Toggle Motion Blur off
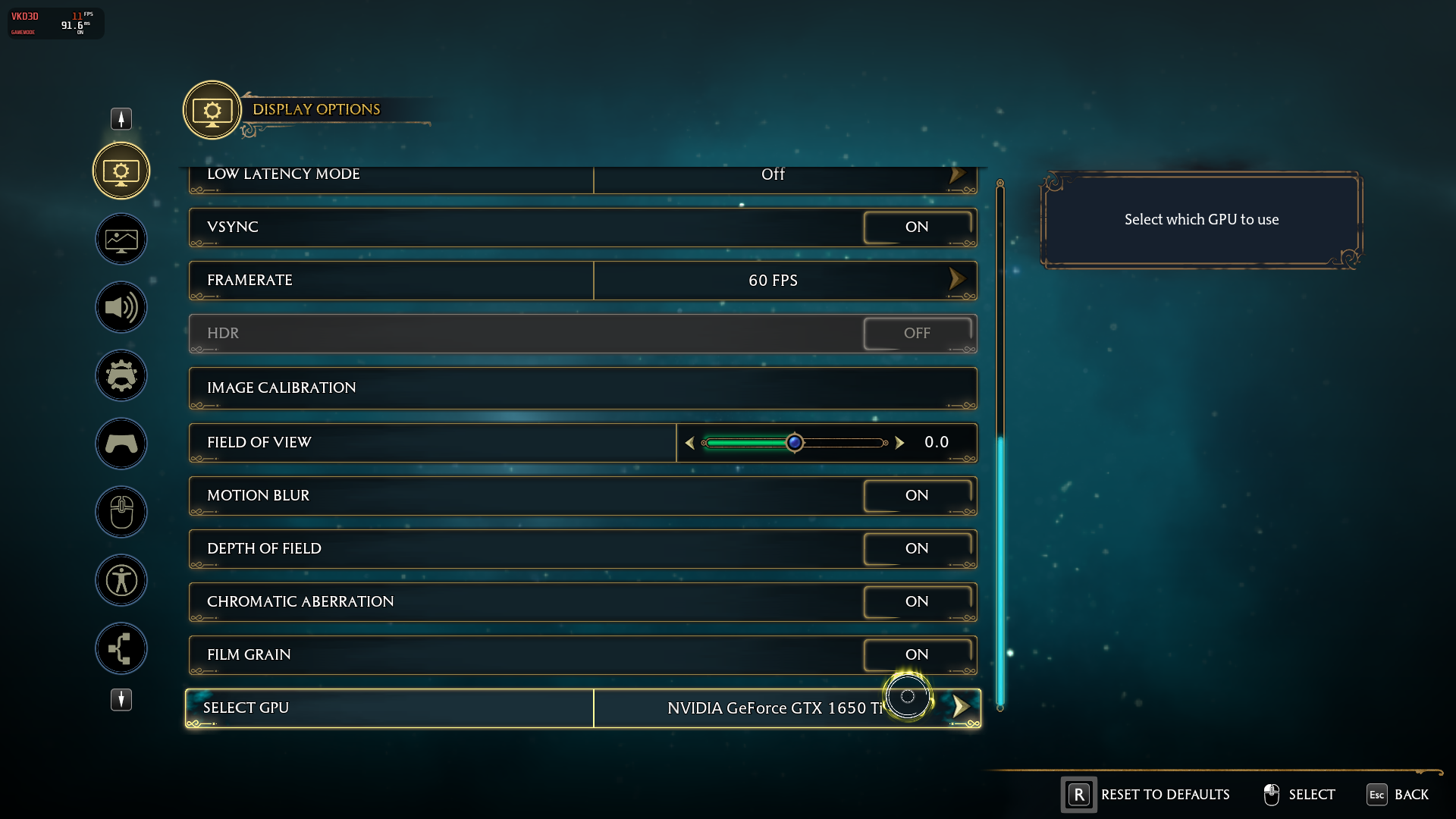The width and height of the screenshot is (1456, 819). [x=917, y=496]
